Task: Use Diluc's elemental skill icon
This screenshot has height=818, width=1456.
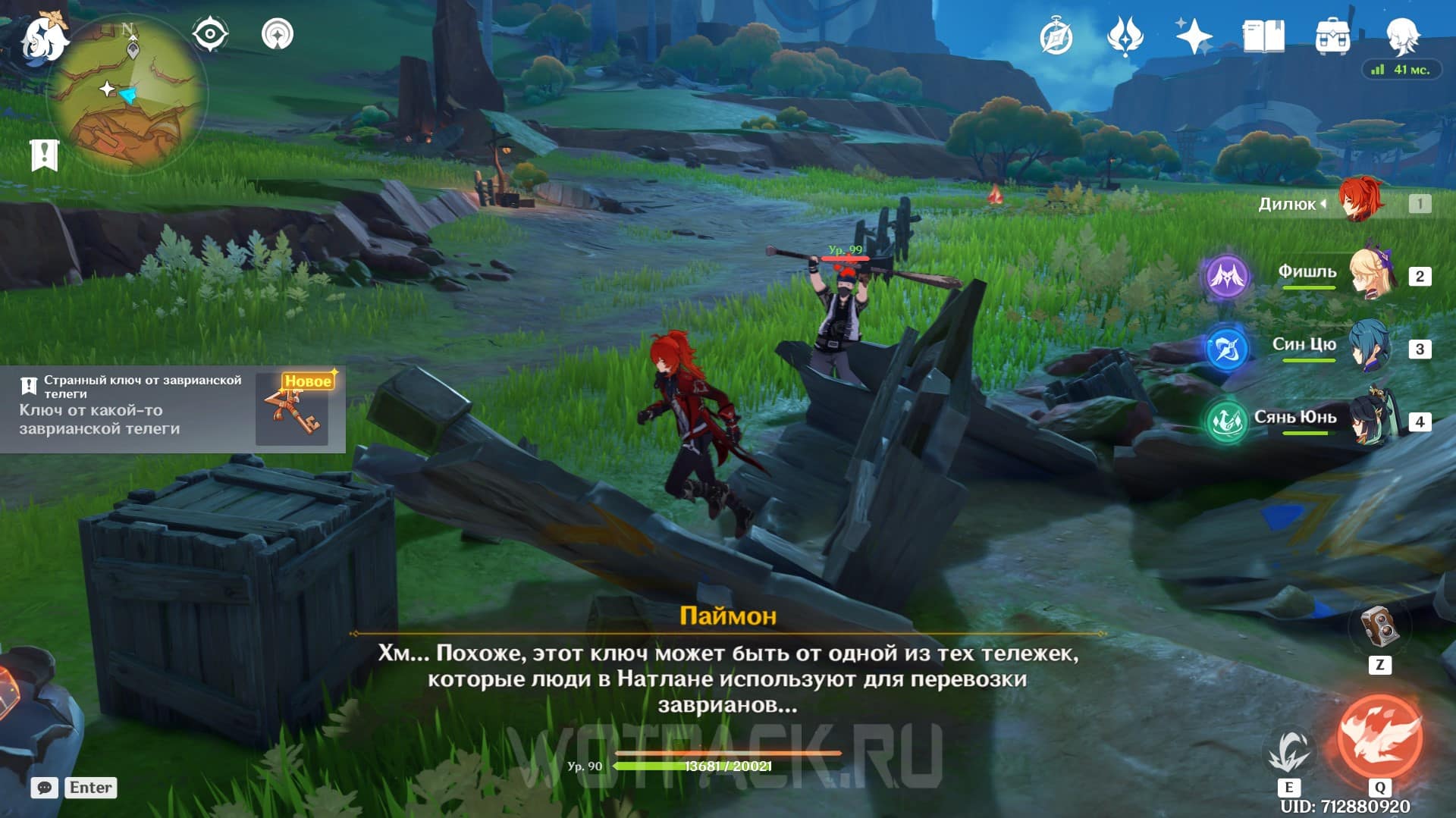Action: point(1288,752)
